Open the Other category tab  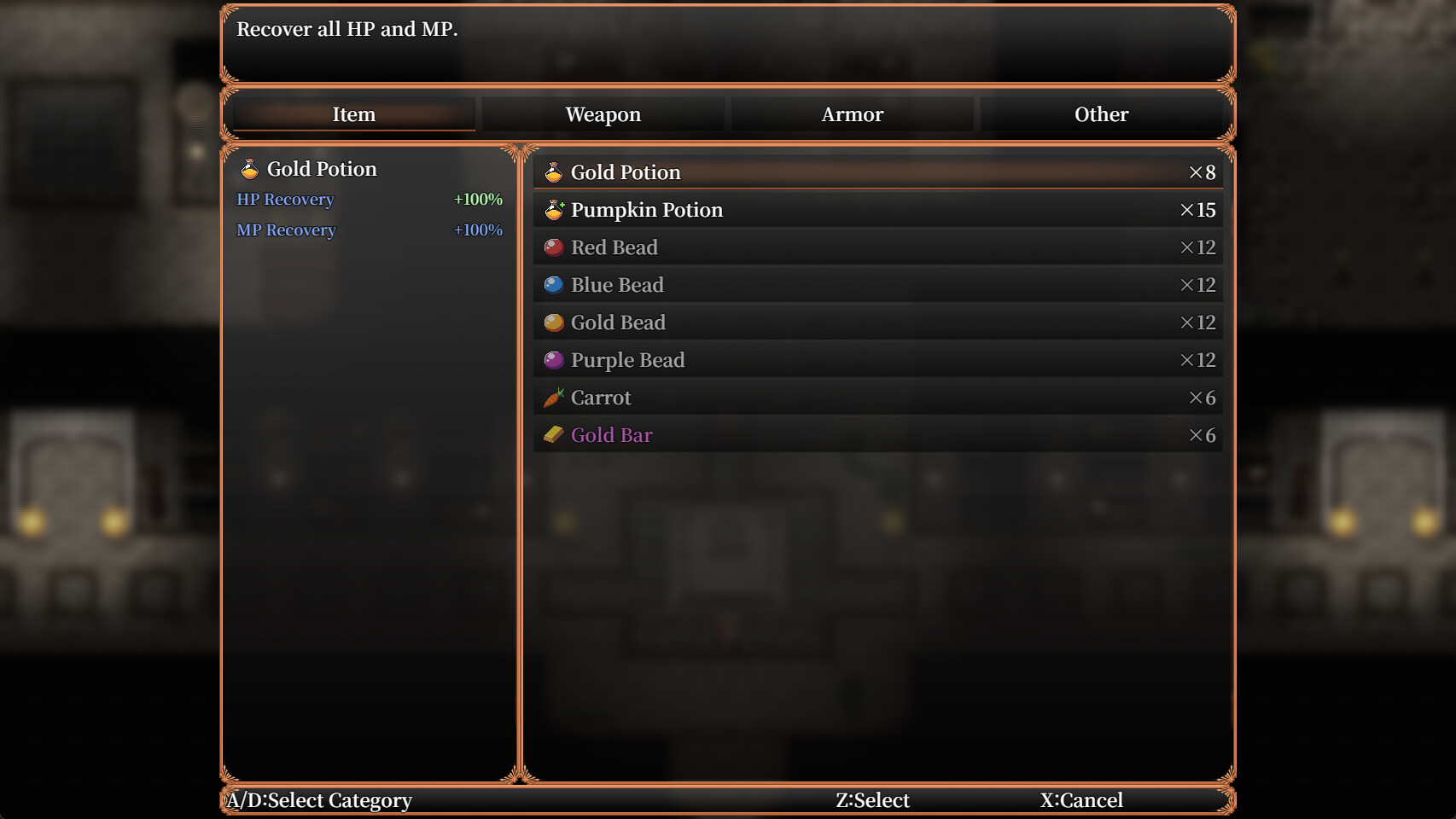1101,114
